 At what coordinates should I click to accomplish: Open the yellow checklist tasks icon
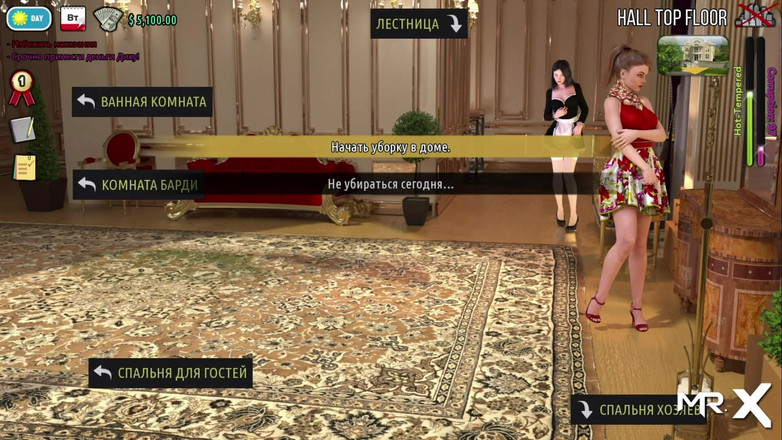click(24, 167)
